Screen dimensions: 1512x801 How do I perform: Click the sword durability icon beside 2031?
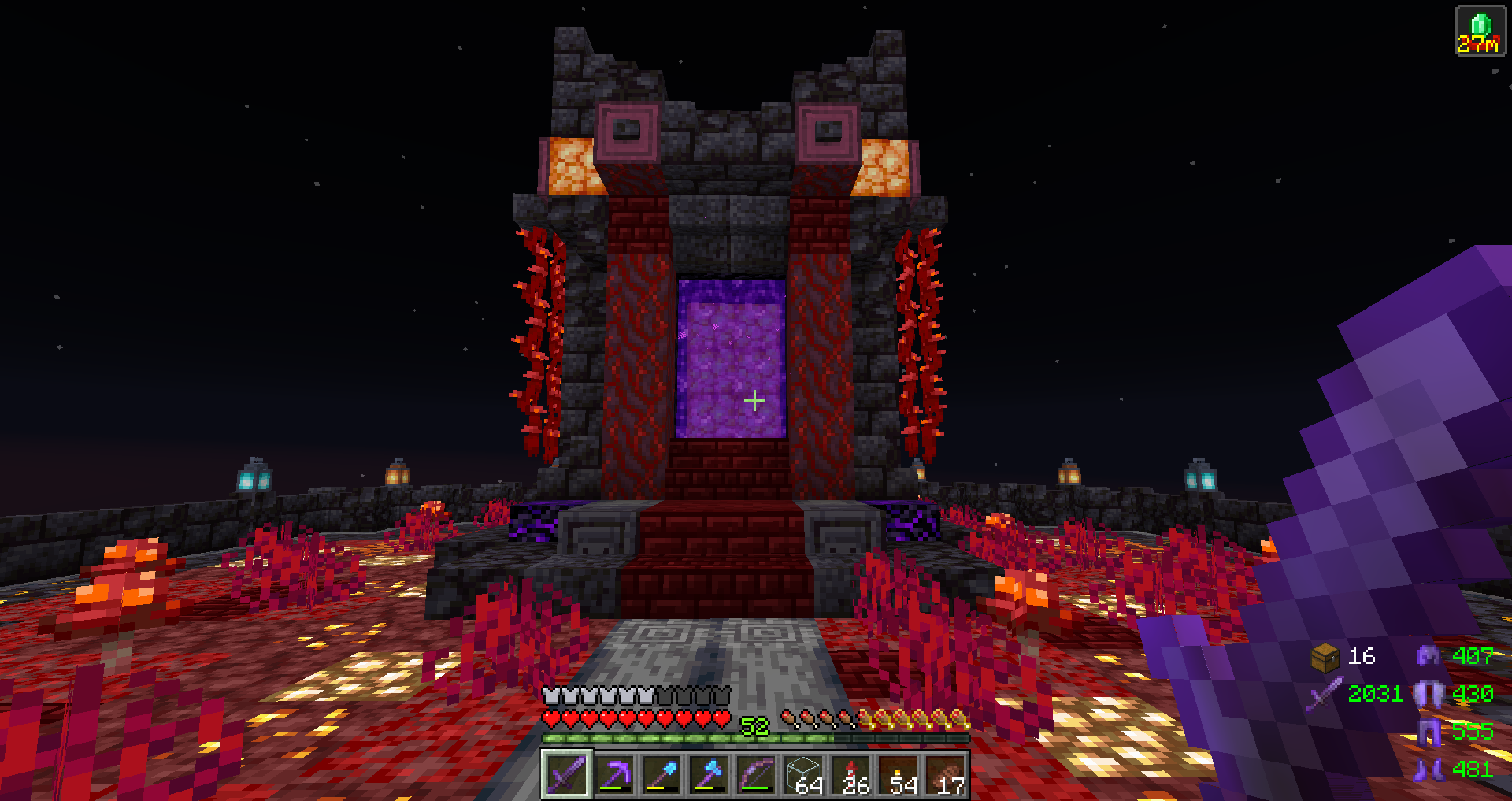(x=1325, y=694)
